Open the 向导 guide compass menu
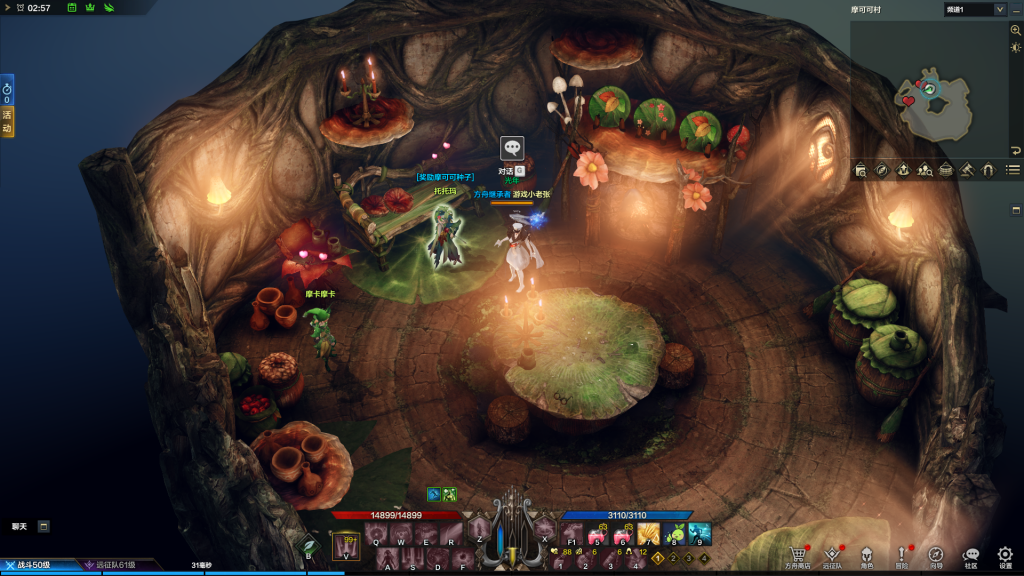1024x576 pixels. [x=936, y=554]
